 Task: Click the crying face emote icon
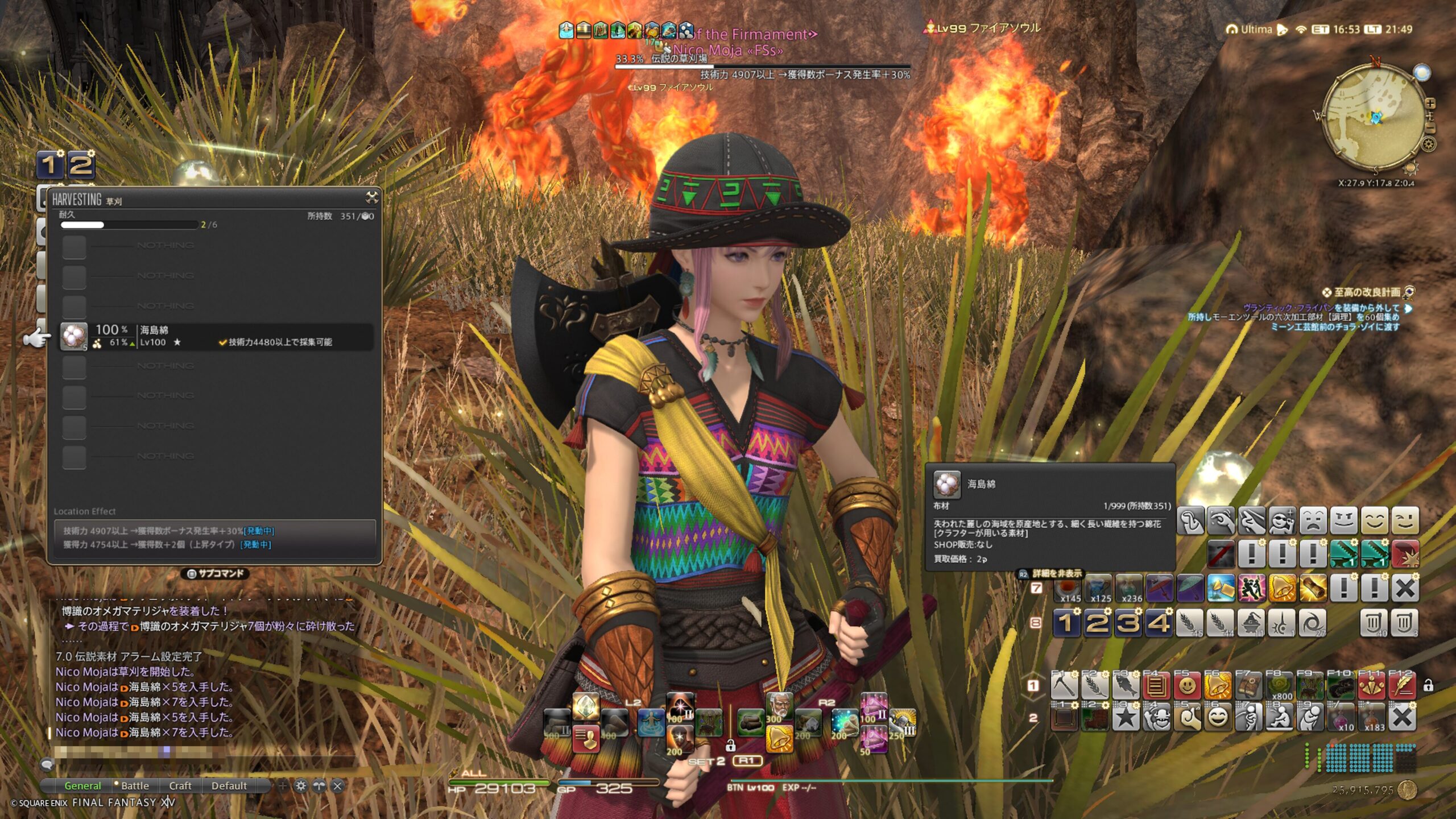(1313, 520)
